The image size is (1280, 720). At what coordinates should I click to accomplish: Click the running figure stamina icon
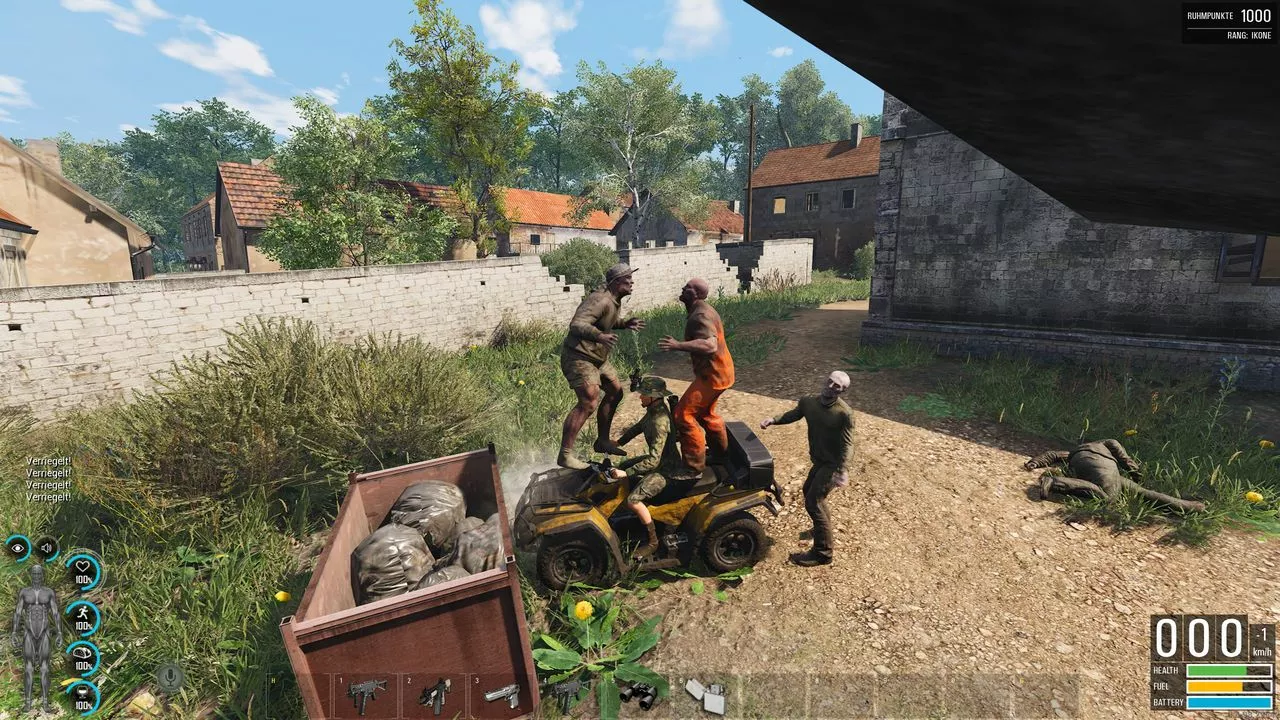tap(83, 616)
